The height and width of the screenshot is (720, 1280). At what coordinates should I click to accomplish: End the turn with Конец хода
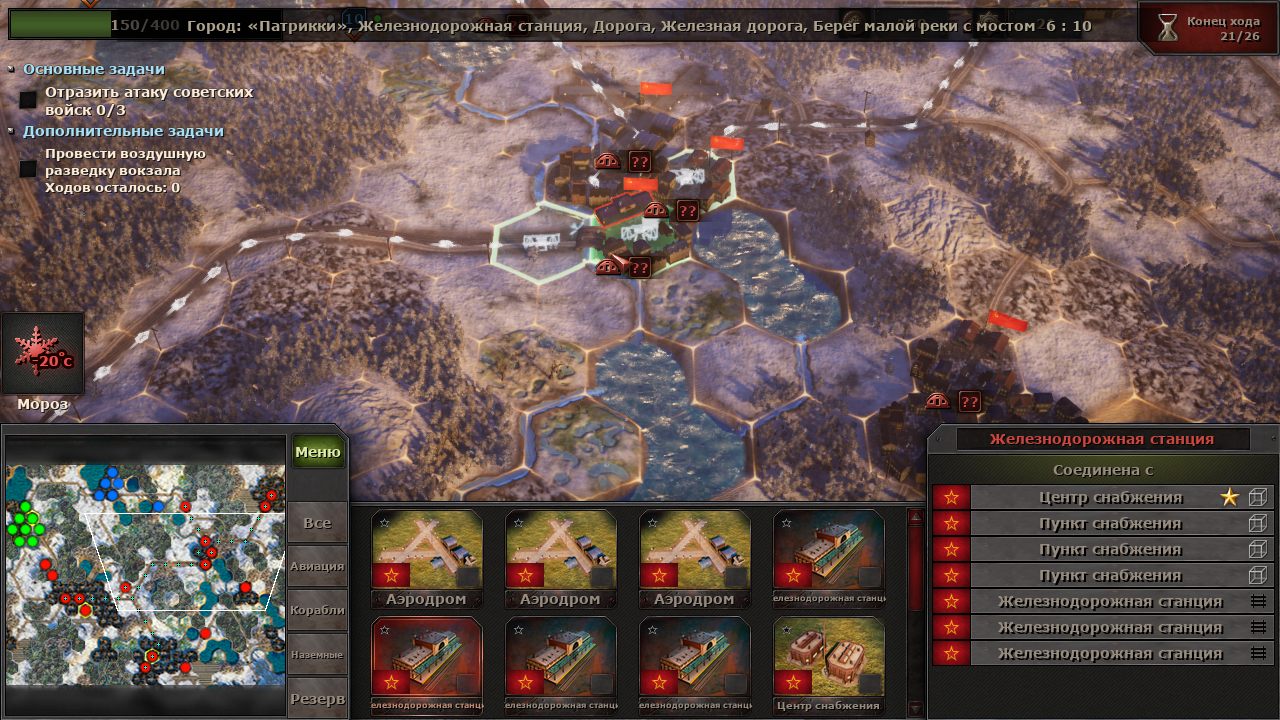[x=1209, y=28]
